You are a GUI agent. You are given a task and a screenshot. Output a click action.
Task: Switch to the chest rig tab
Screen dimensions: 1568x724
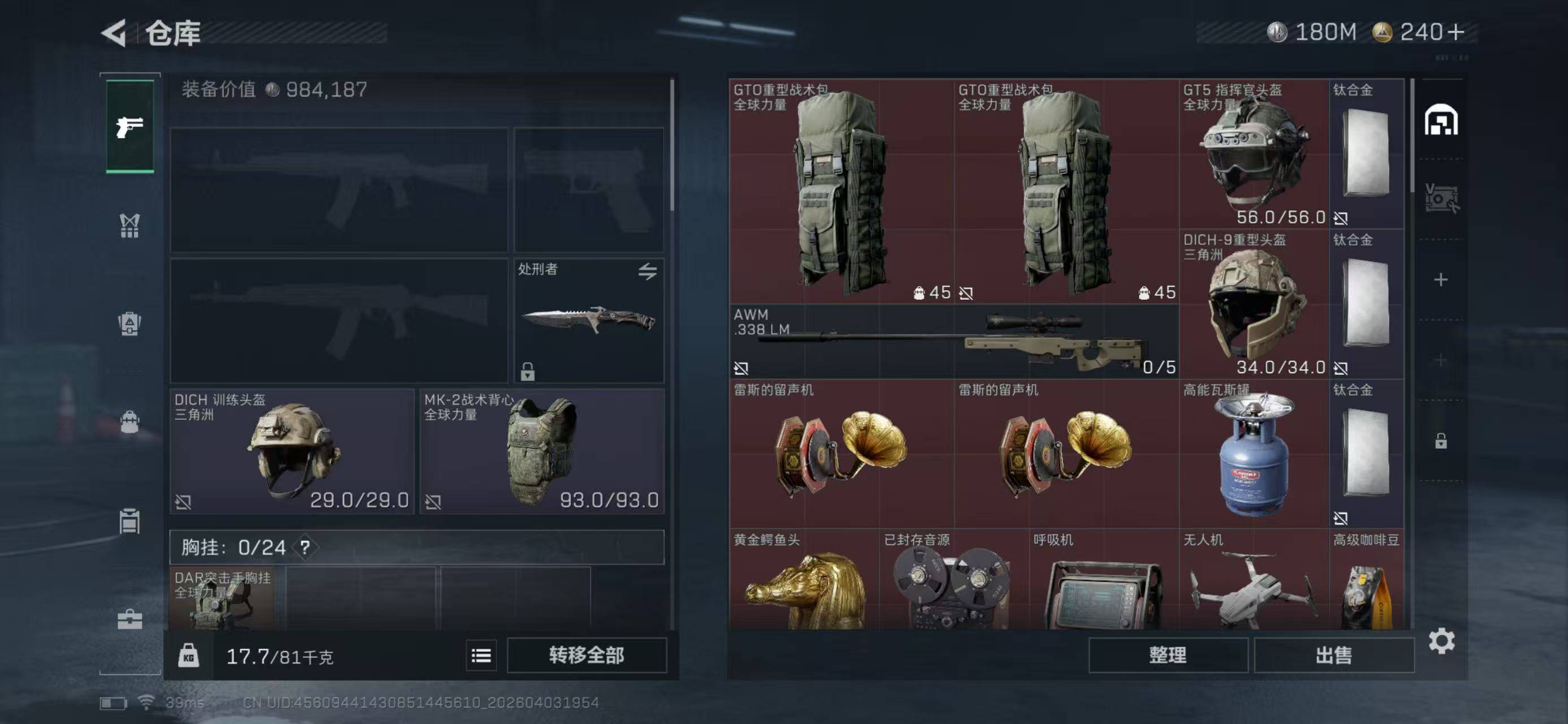pos(129,226)
